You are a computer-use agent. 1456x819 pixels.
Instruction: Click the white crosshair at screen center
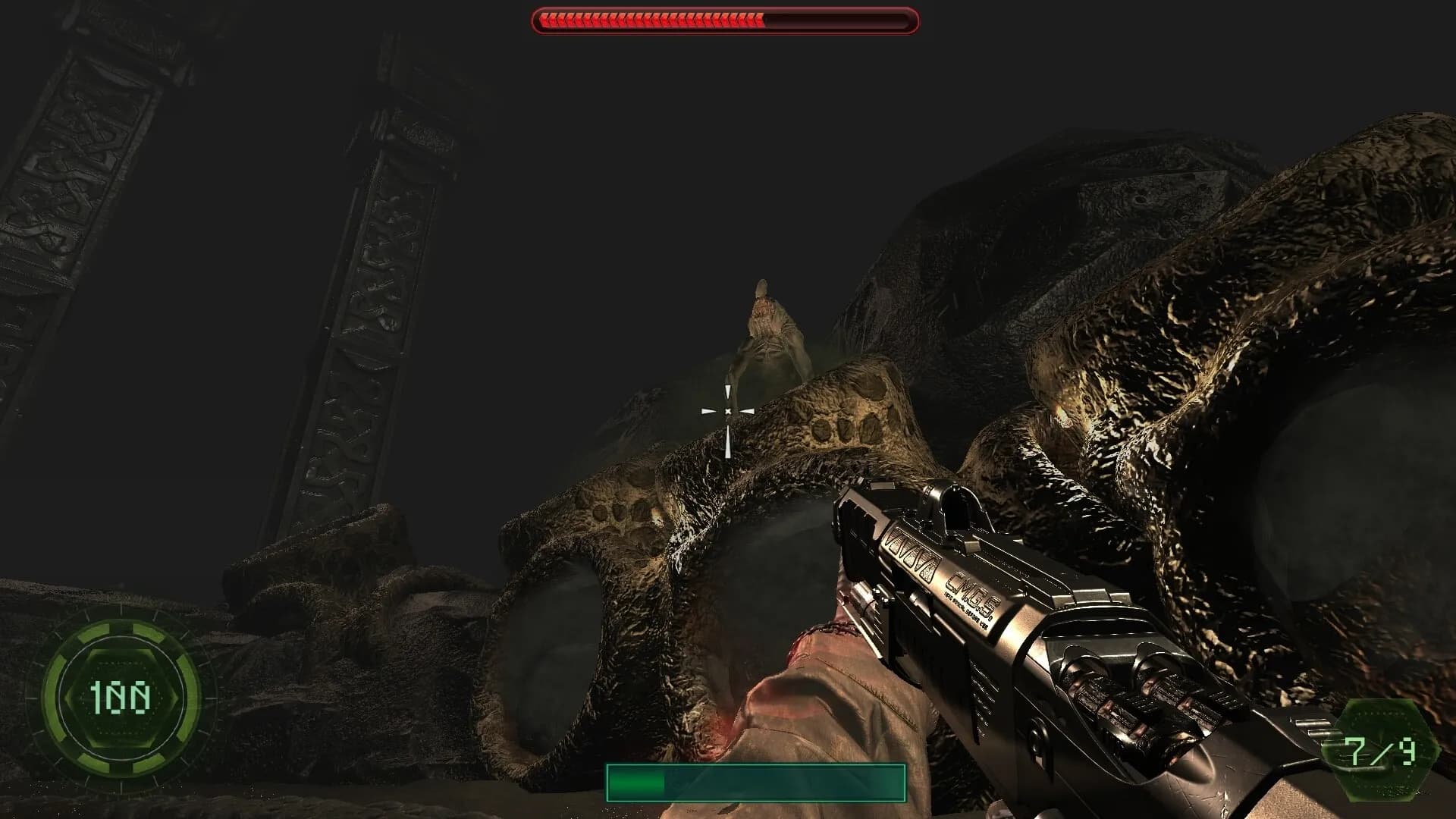pos(728,409)
